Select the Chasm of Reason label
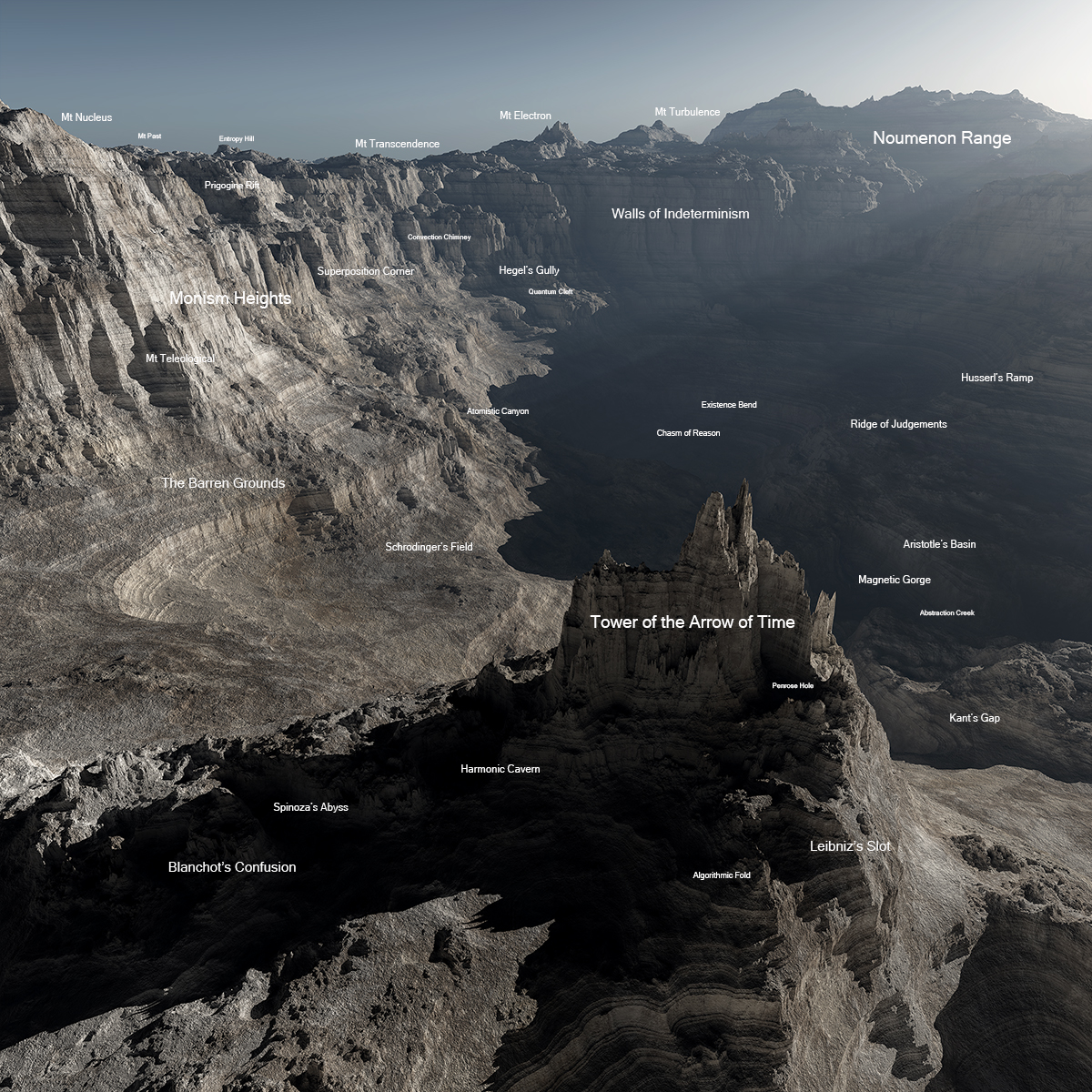This screenshot has height=1092, width=1092. coord(688,433)
